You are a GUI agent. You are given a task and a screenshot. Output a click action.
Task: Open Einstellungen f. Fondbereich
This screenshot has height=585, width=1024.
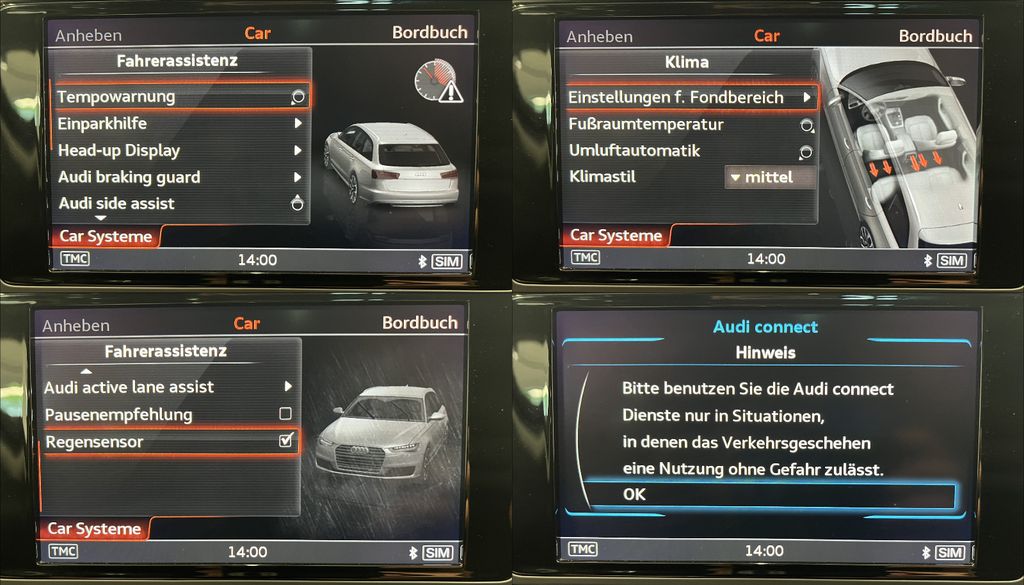pos(690,98)
